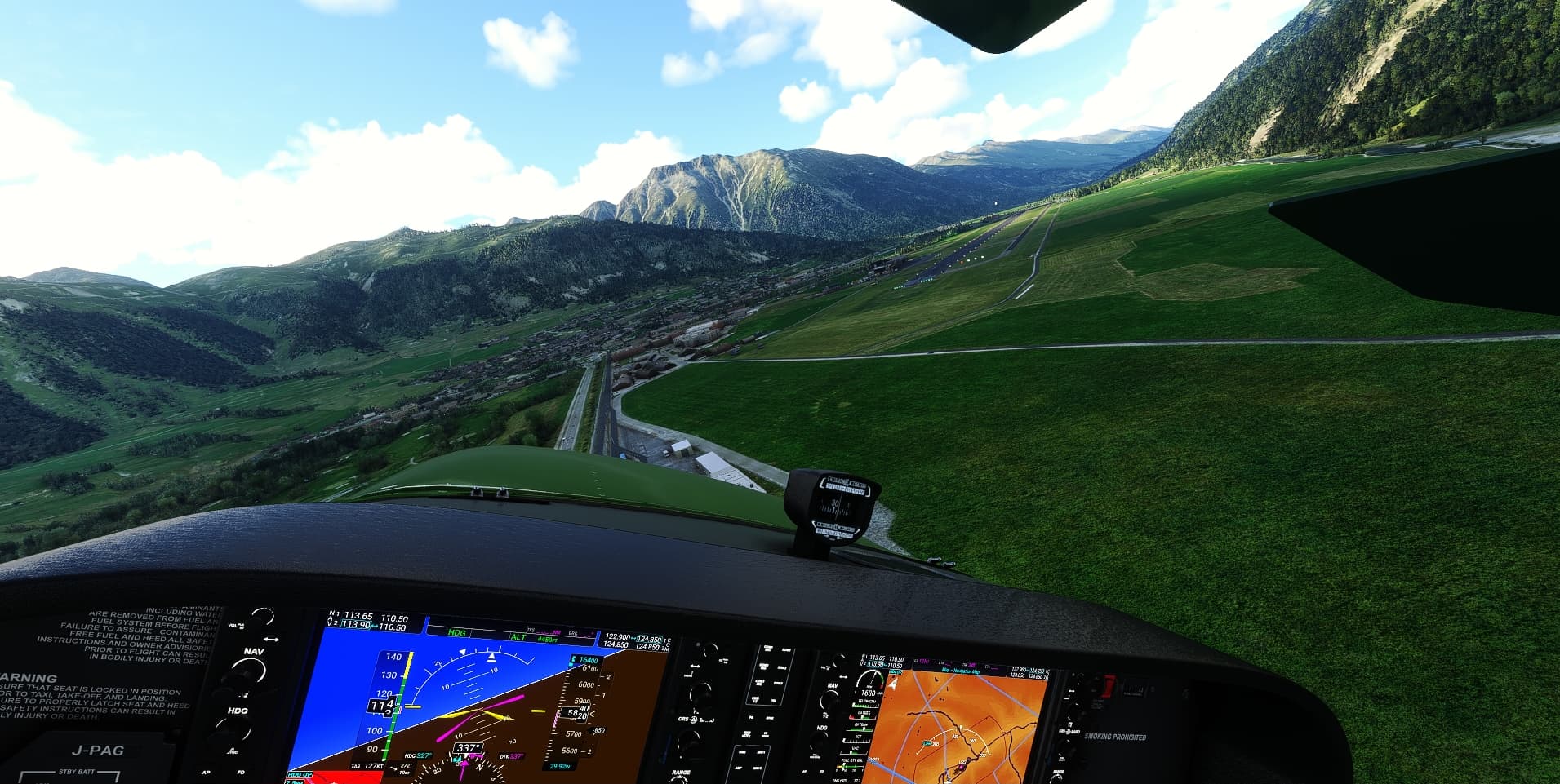Click the HDG heading knob on the PFD
Image resolution: width=1560 pixels, height=784 pixels.
pyautogui.click(x=234, y=730)
